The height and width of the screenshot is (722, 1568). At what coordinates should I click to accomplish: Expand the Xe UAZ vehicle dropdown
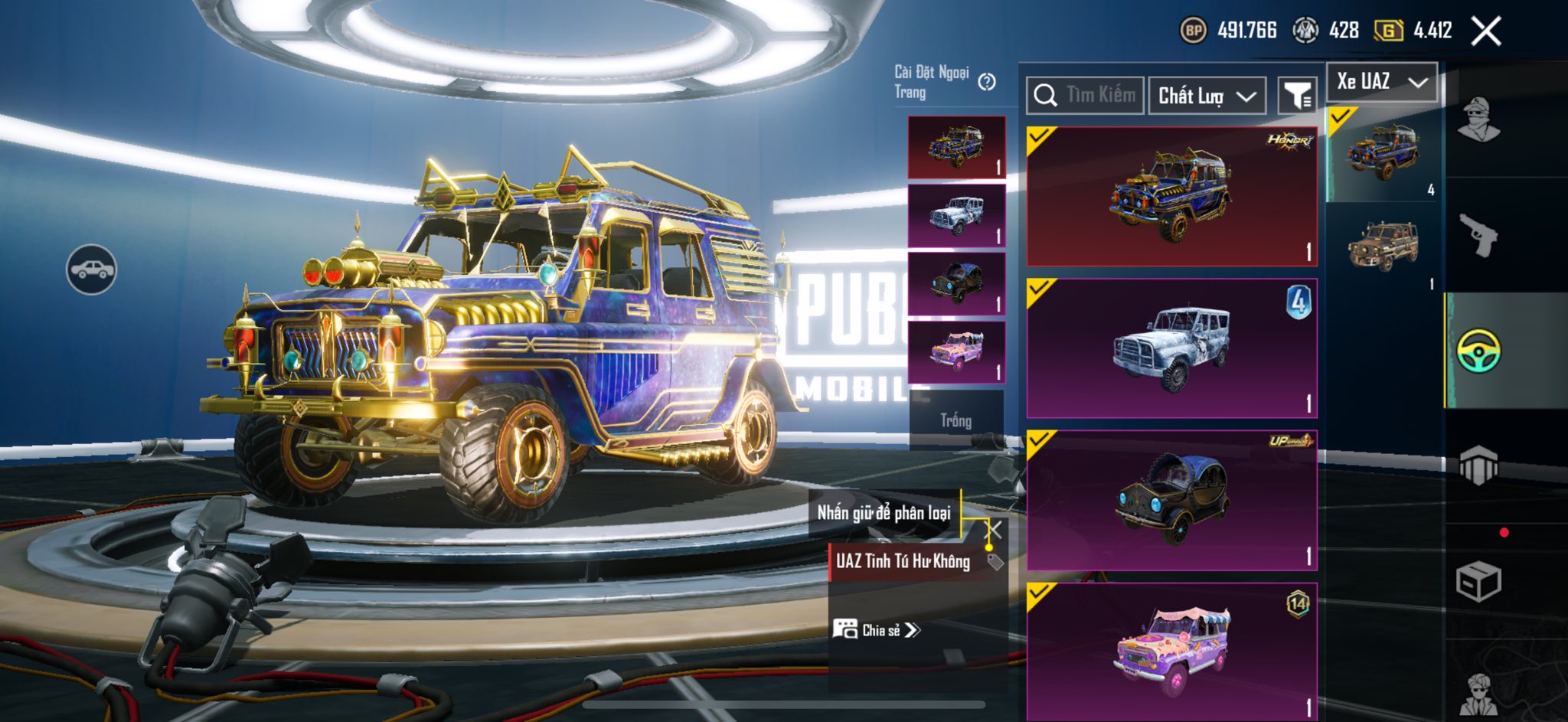point(1382,82)
